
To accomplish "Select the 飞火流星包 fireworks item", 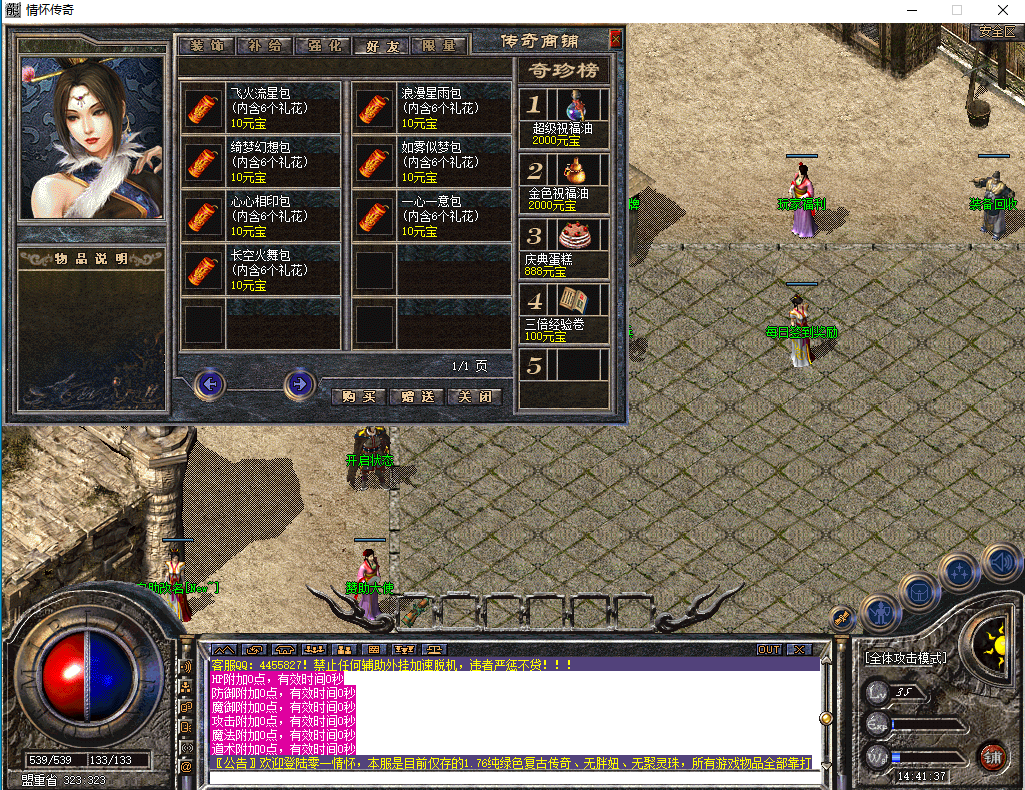I will tap(203, 108).
